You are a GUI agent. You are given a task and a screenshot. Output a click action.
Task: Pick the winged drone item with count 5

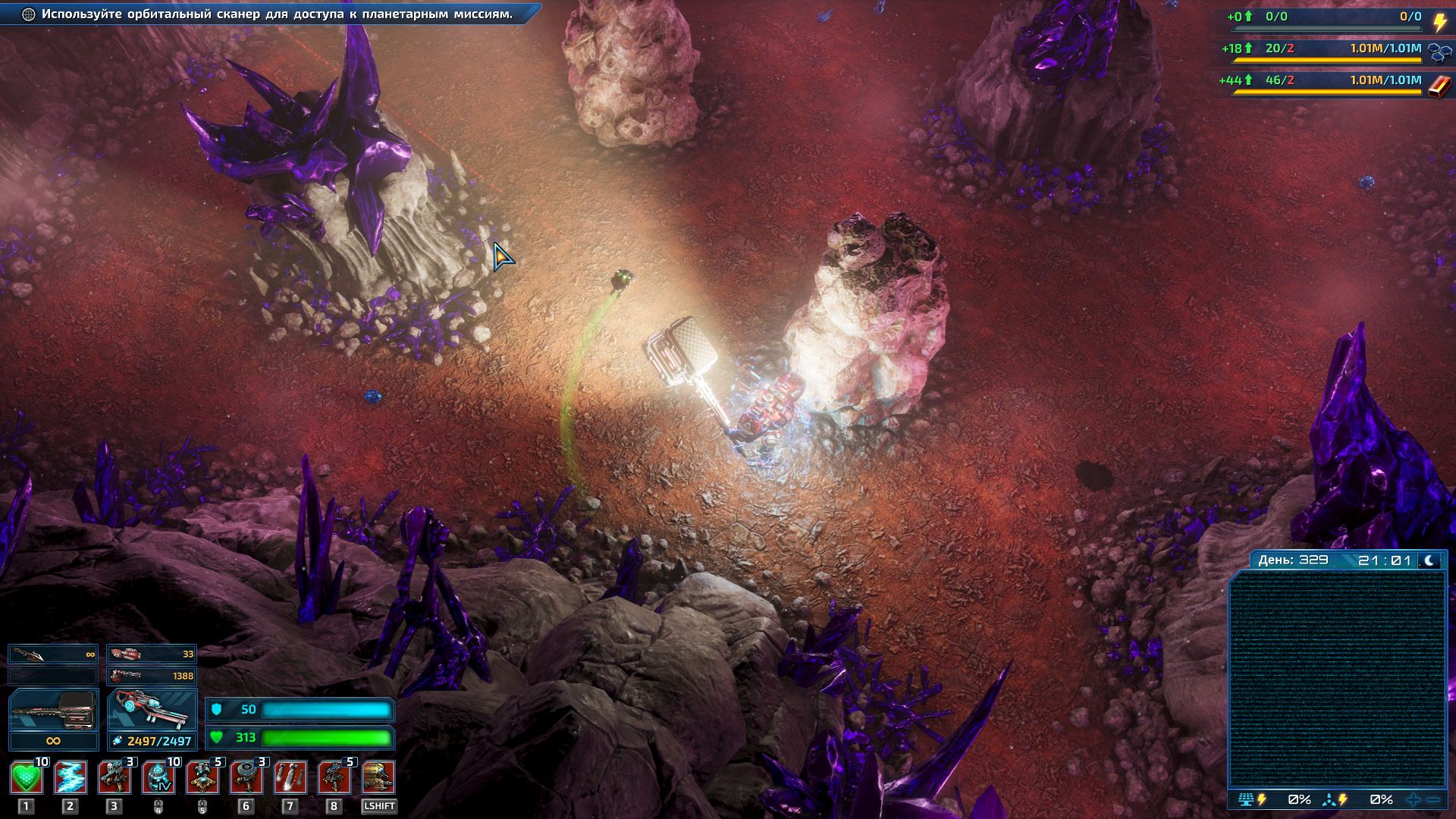[x=202, y=778]
